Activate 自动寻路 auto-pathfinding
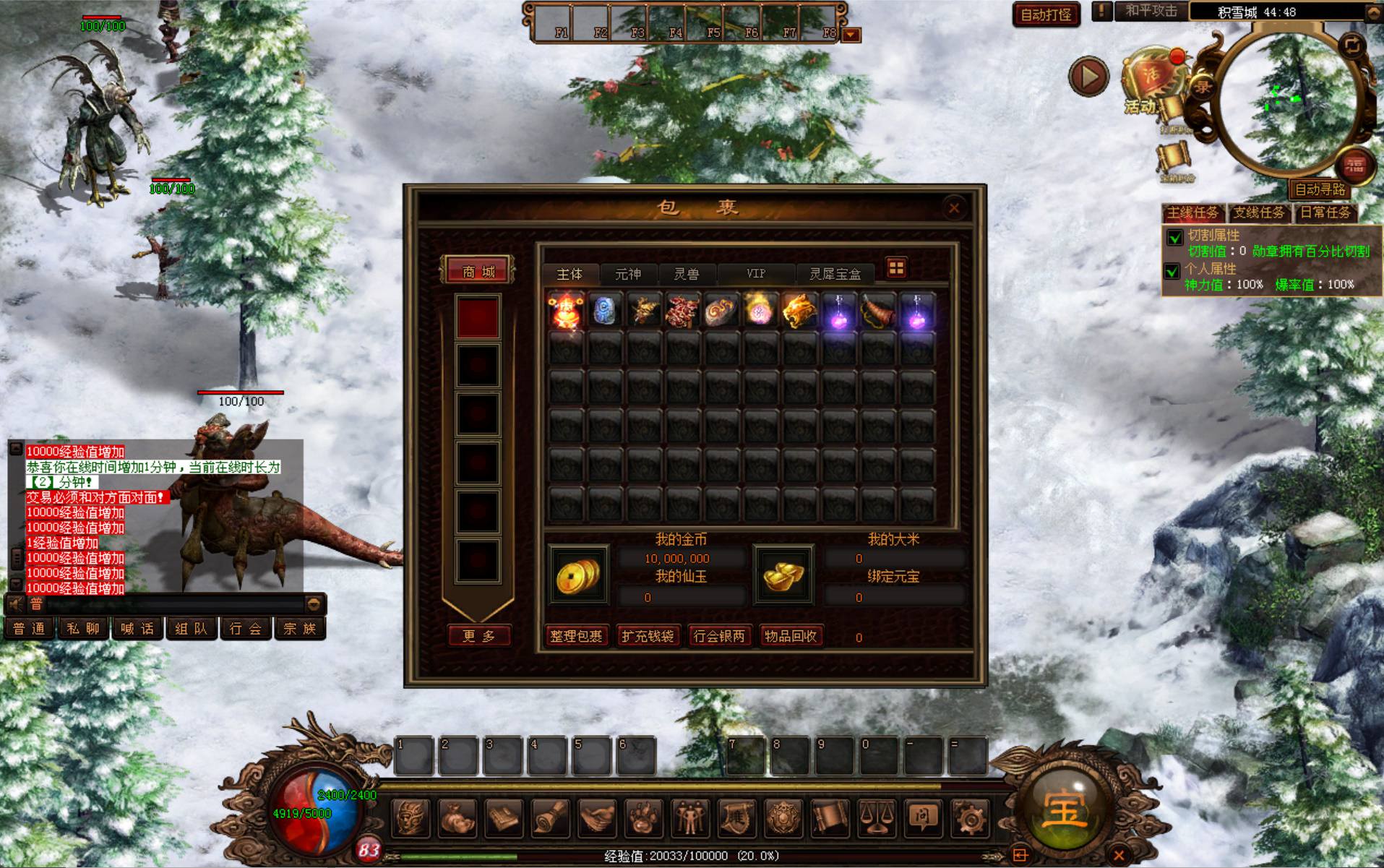Image resolution: width=1384 pixels, height=868 pixels. coord(1320,189)
